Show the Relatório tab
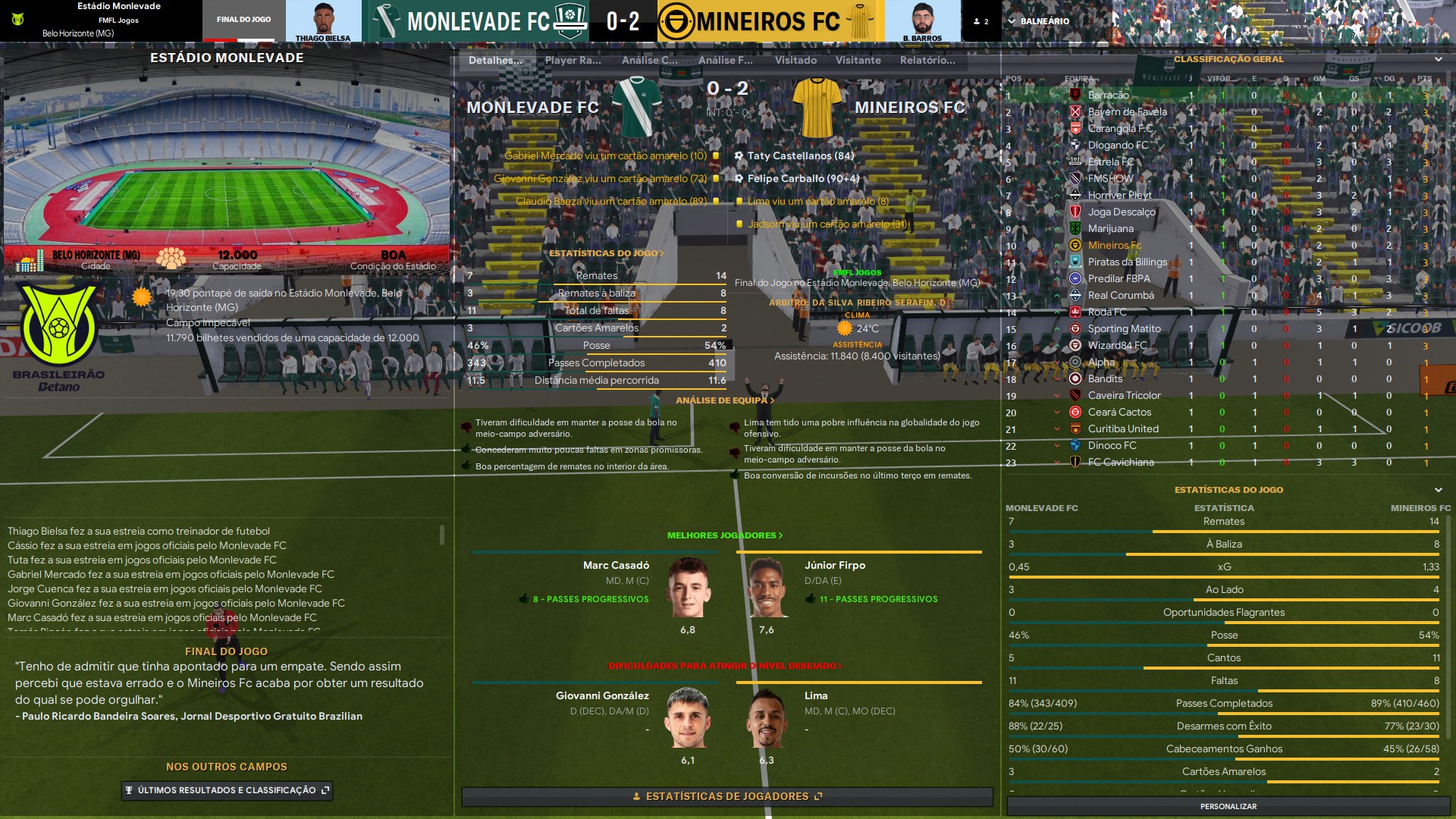This screenshot has width=1456, height=819. (927, 60)
